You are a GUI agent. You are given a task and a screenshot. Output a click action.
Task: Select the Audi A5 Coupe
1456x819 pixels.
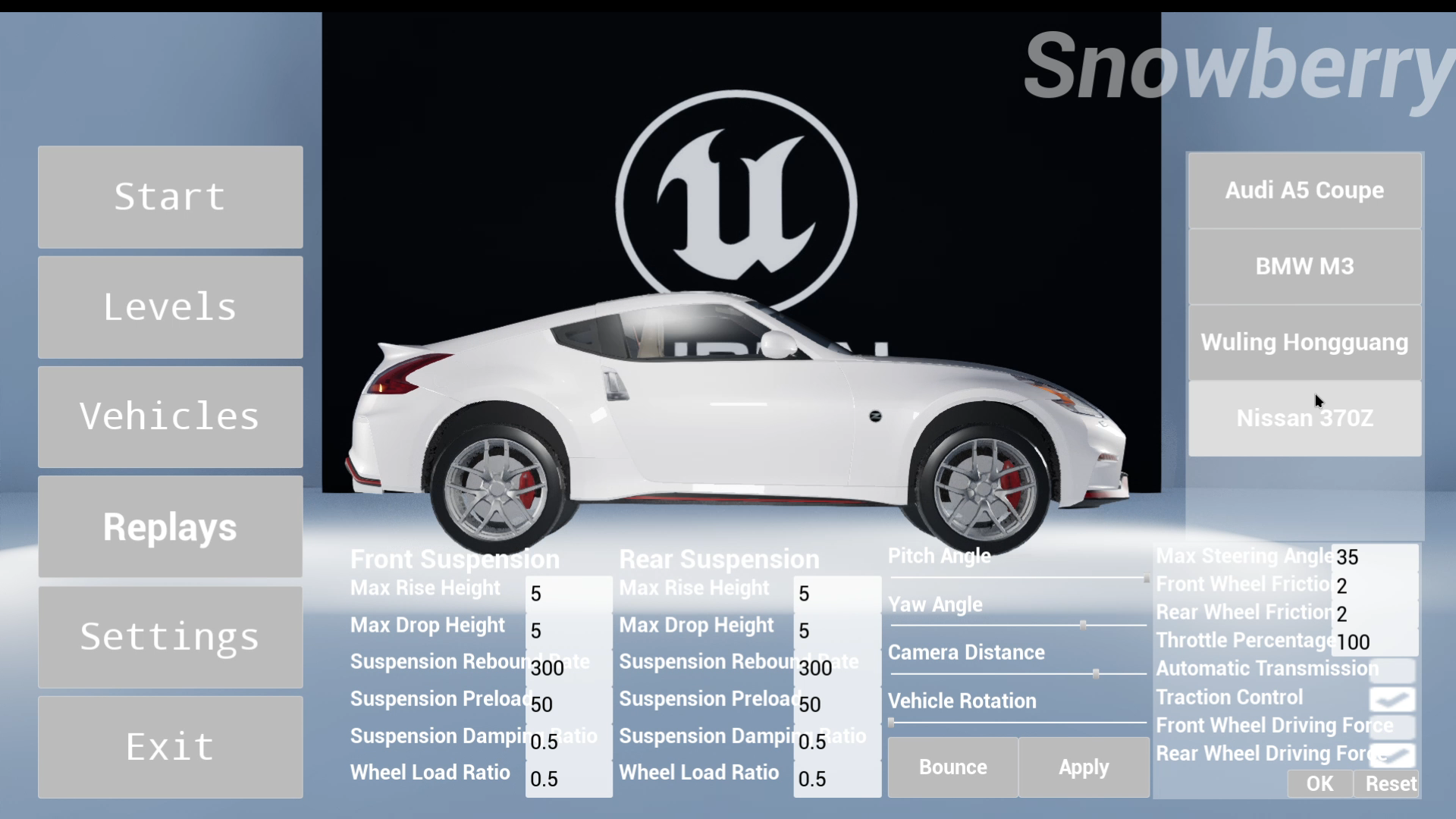click(x=1304, y=190)
